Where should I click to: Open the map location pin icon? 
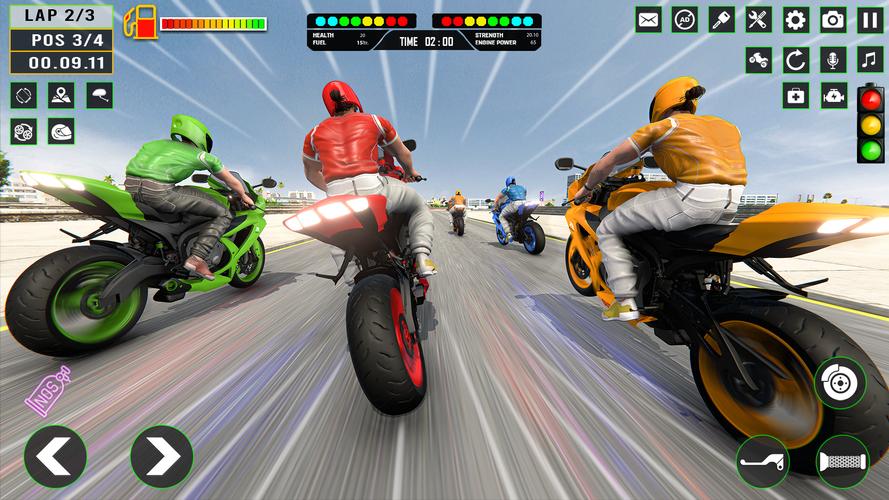tap(62, 96)
